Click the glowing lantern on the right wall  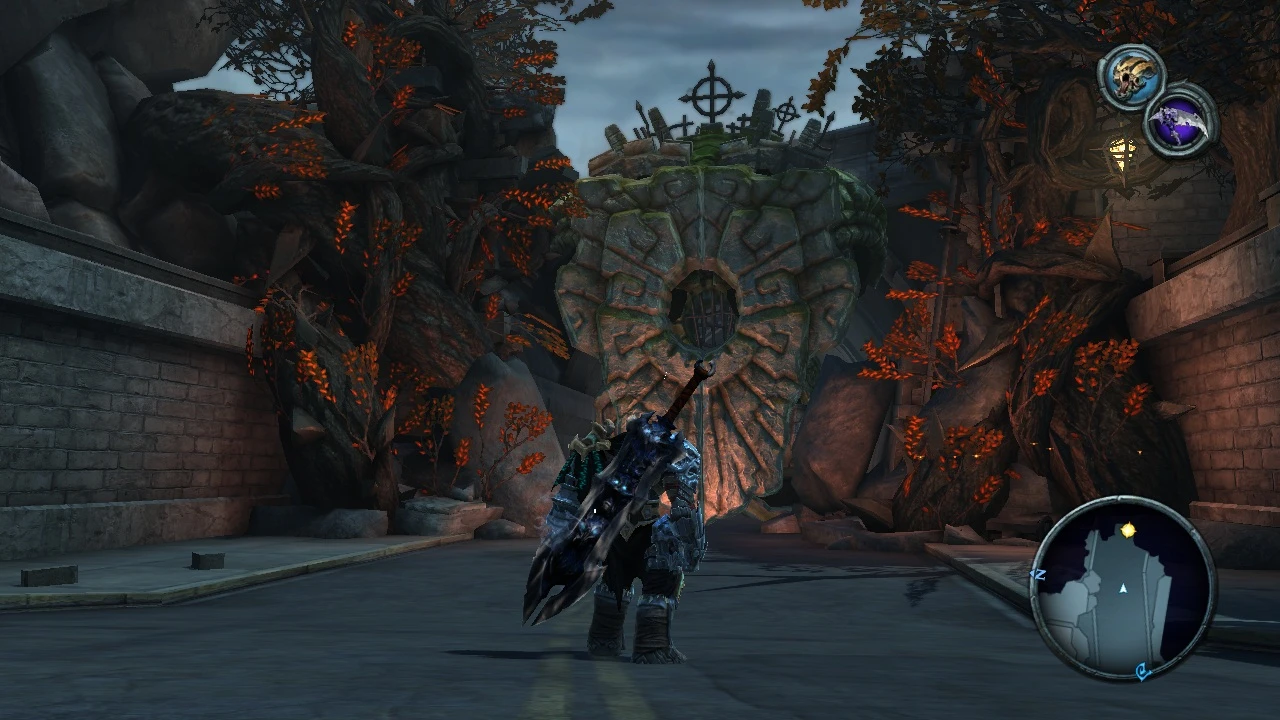(1120, 155)
